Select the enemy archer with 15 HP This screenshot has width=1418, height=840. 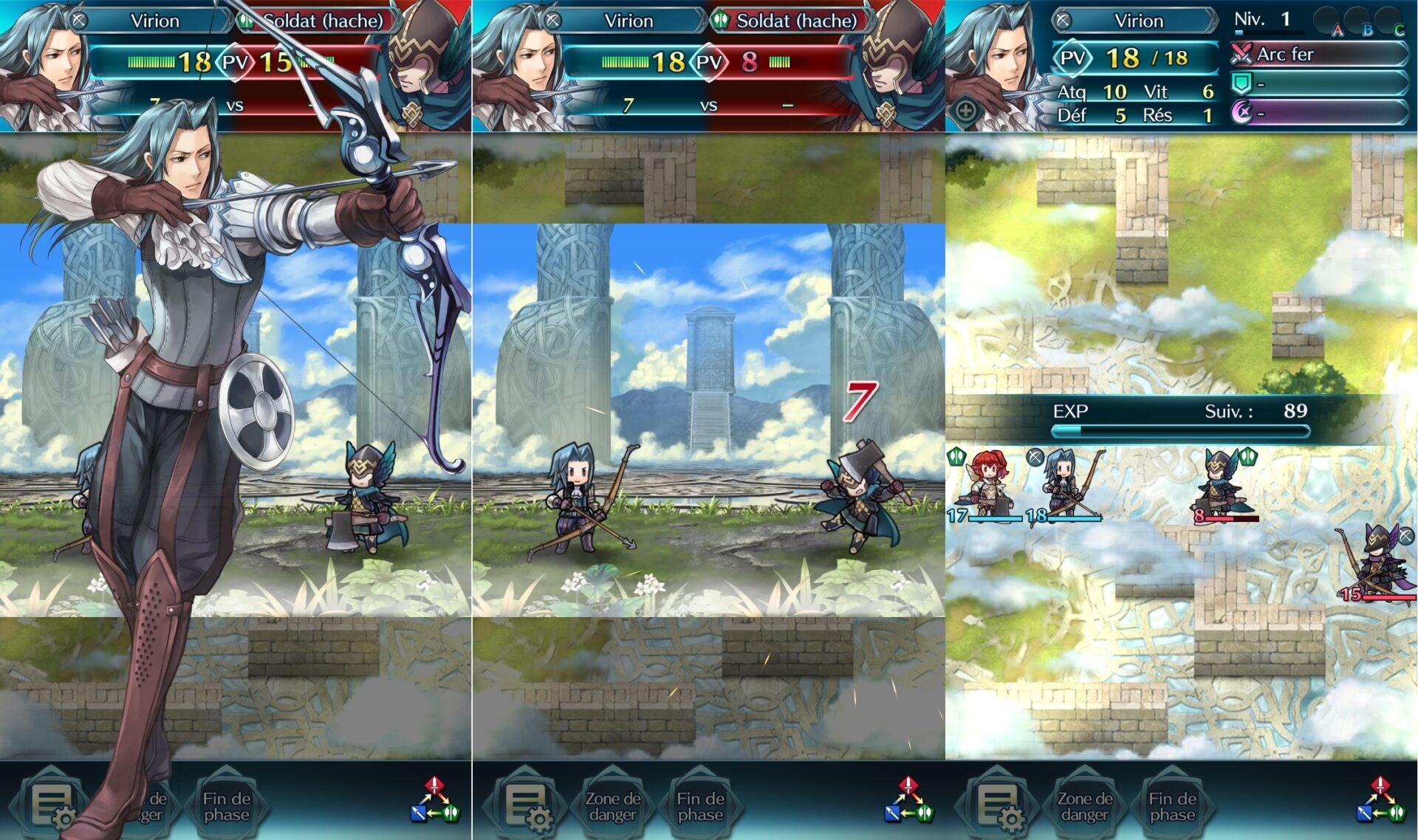[x=1378, y=563]
